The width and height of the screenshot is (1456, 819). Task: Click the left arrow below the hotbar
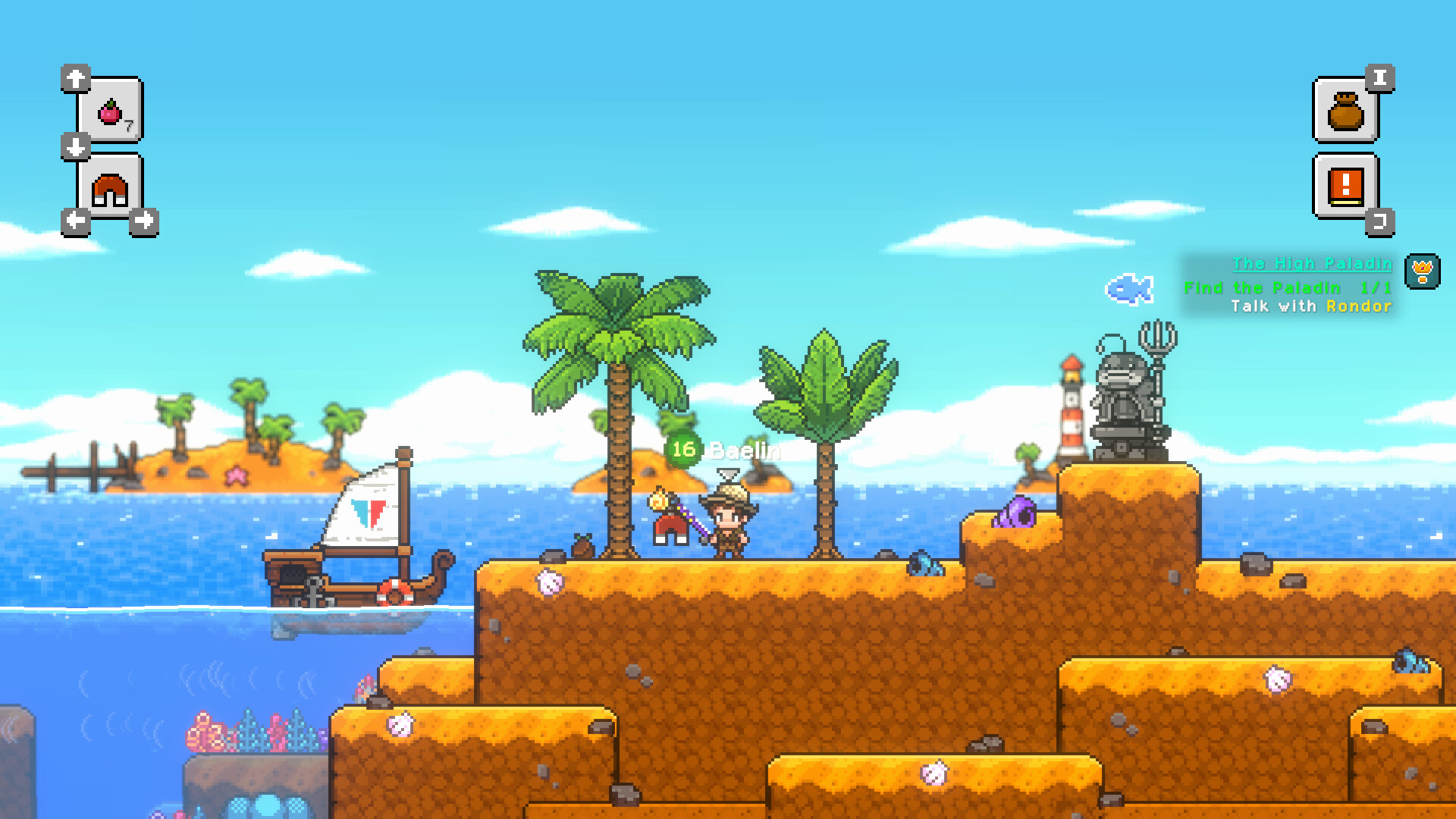point(74,221)
